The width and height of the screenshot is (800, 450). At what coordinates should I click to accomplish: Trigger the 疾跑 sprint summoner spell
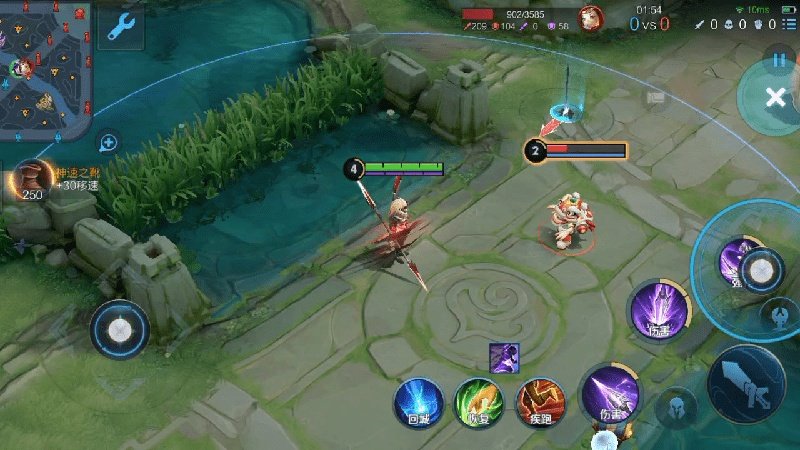click(x=540, y=402)
